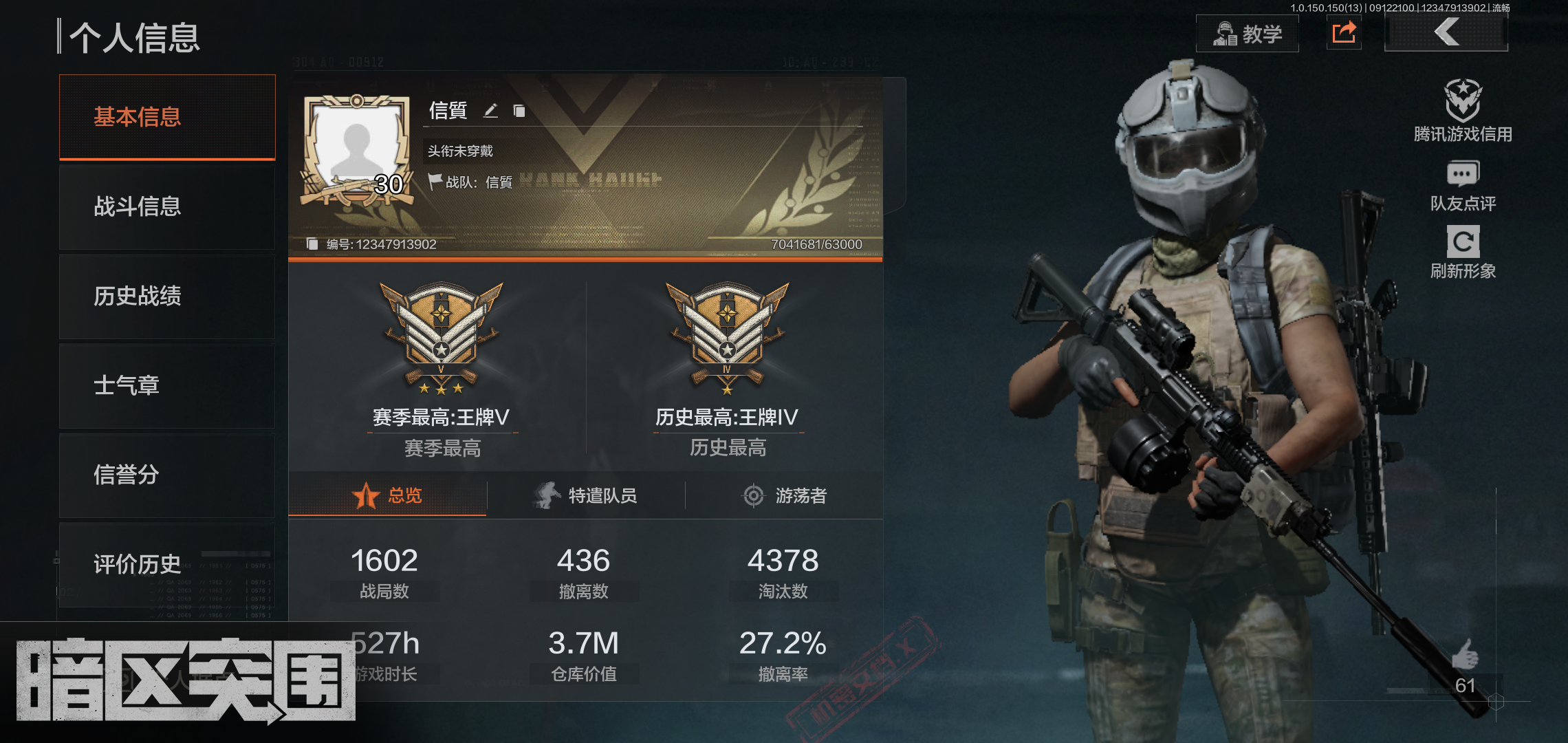Copy the player ID number 编号
This screenshot has height=743, width=1568.
pyautogui.click(x=312, y=244)
